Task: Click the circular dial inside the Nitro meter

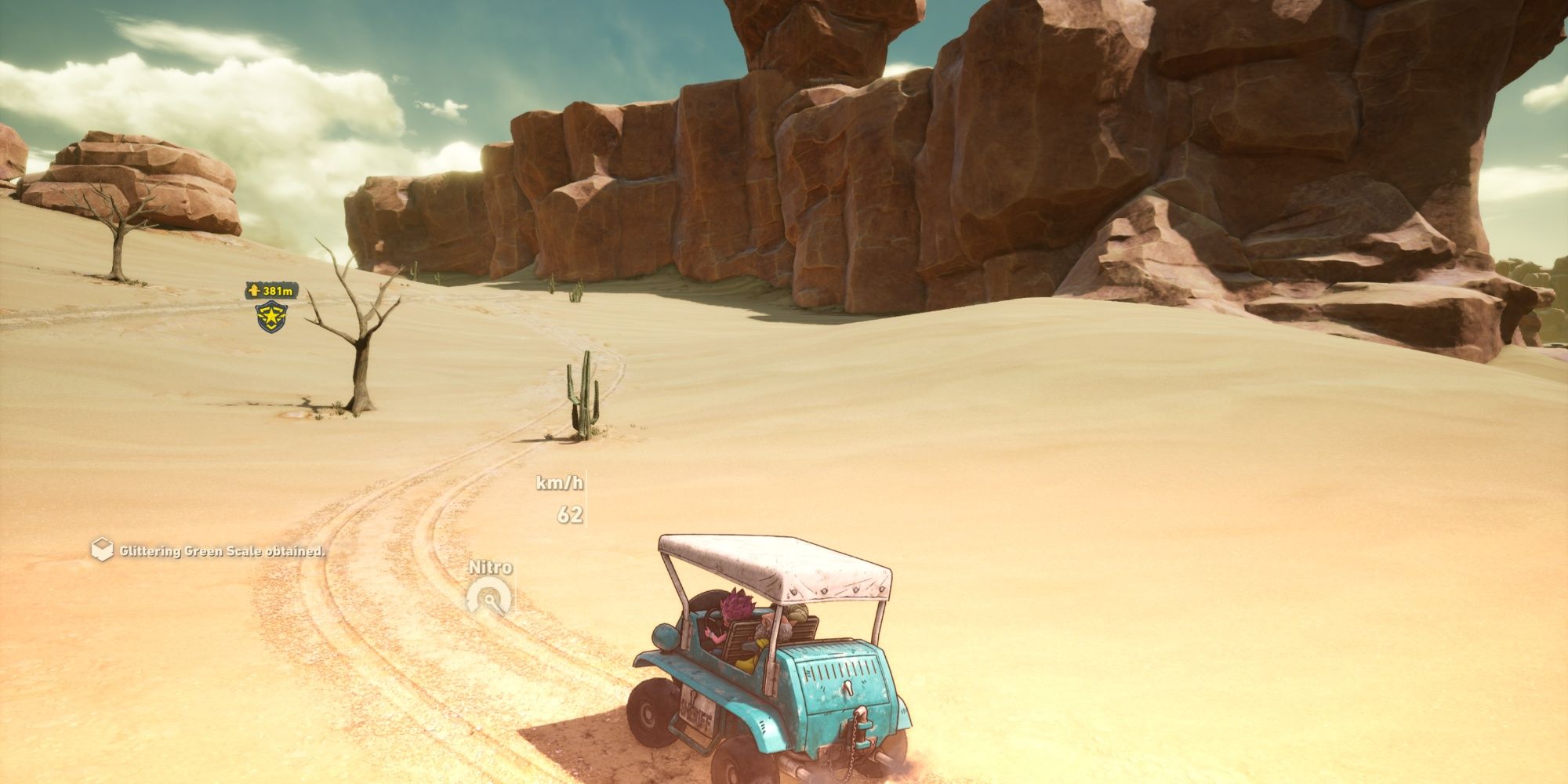Action: pos(489,600)
